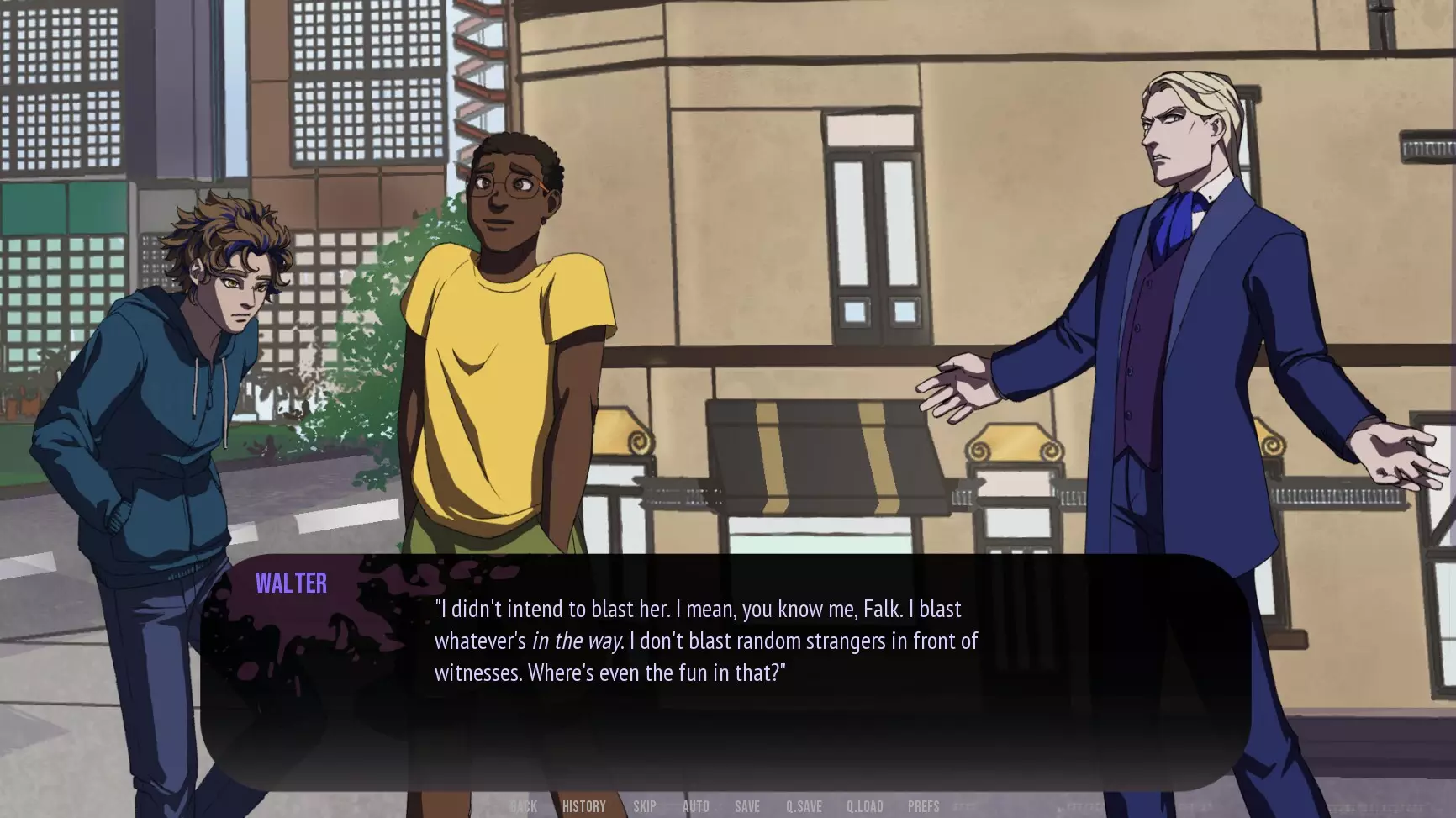Image resolution: width=1456 pixels, height=818 pixels.
Task: Open the Prefs settings menu
Action: coord(923,806)
